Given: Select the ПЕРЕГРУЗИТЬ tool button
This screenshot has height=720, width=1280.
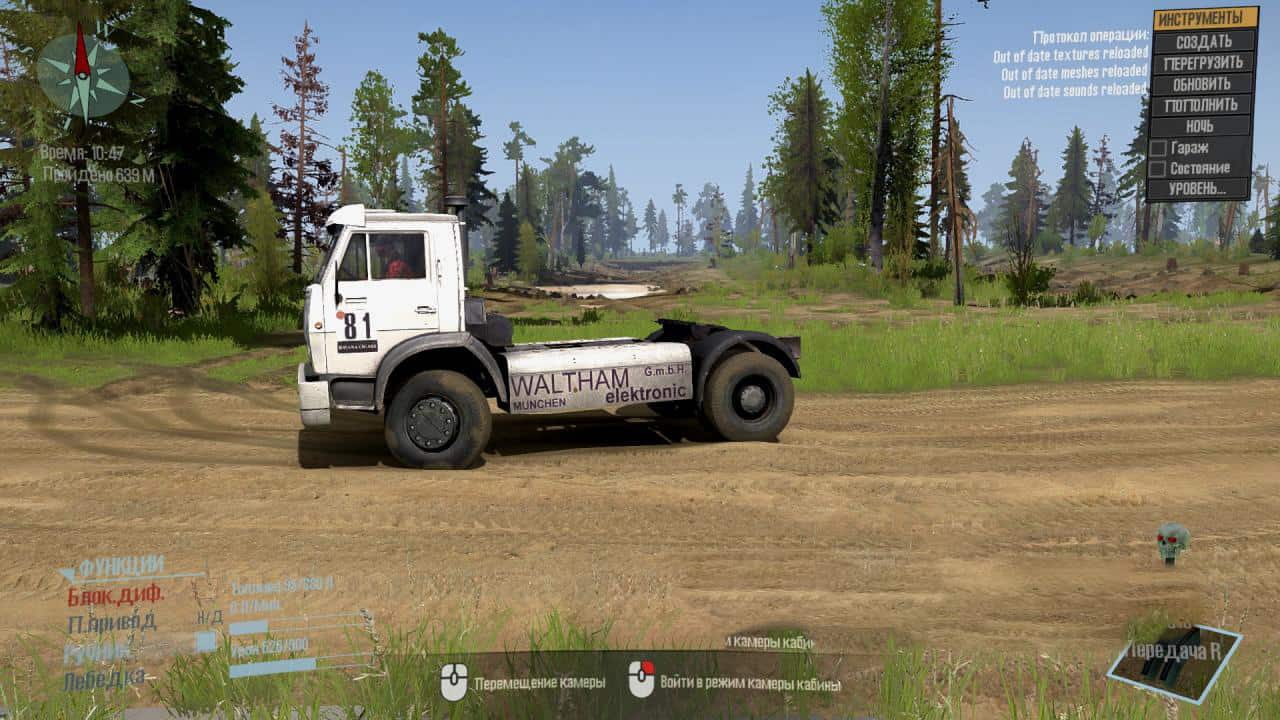Looking at the screenshot, I should click(1204, 63).
